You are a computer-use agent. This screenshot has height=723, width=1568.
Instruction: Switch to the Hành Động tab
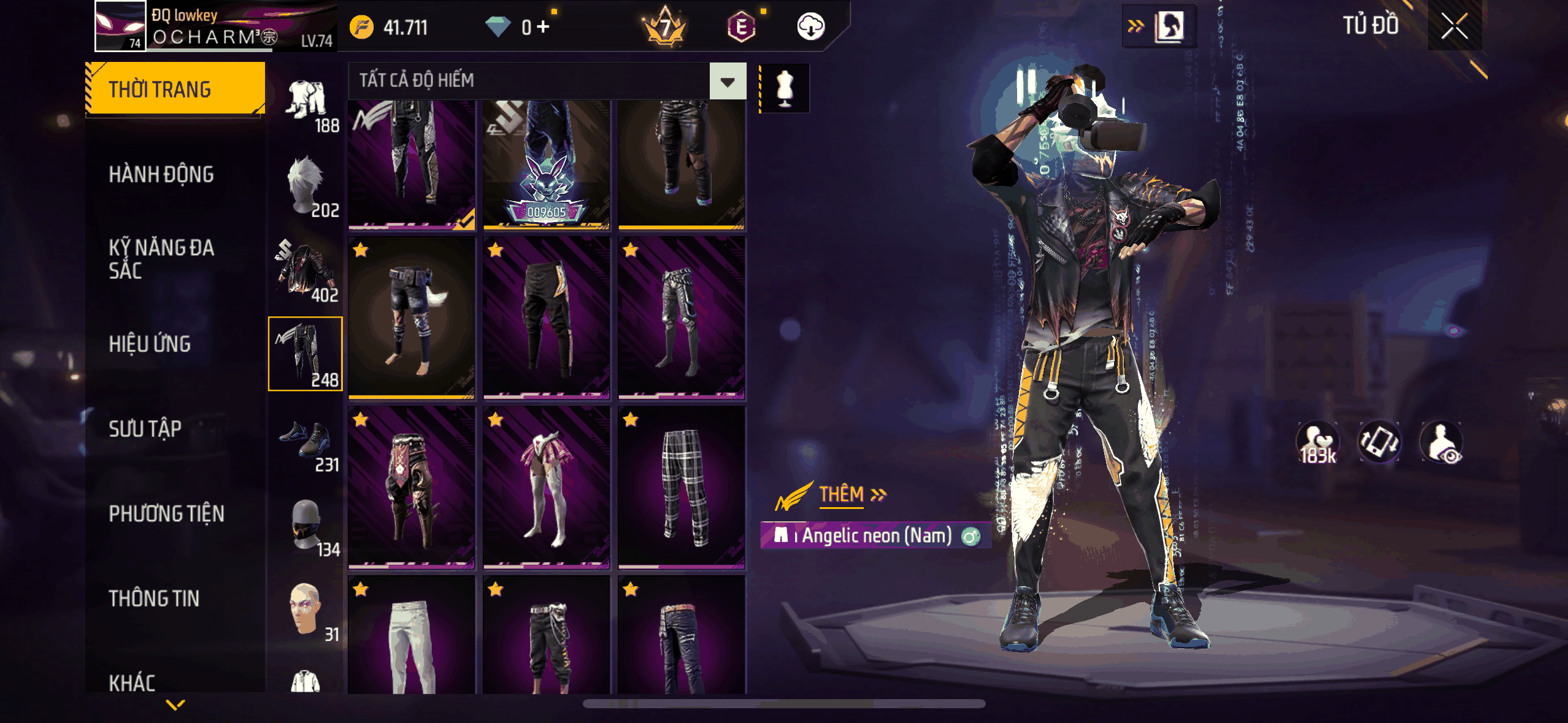pos(161,175)
